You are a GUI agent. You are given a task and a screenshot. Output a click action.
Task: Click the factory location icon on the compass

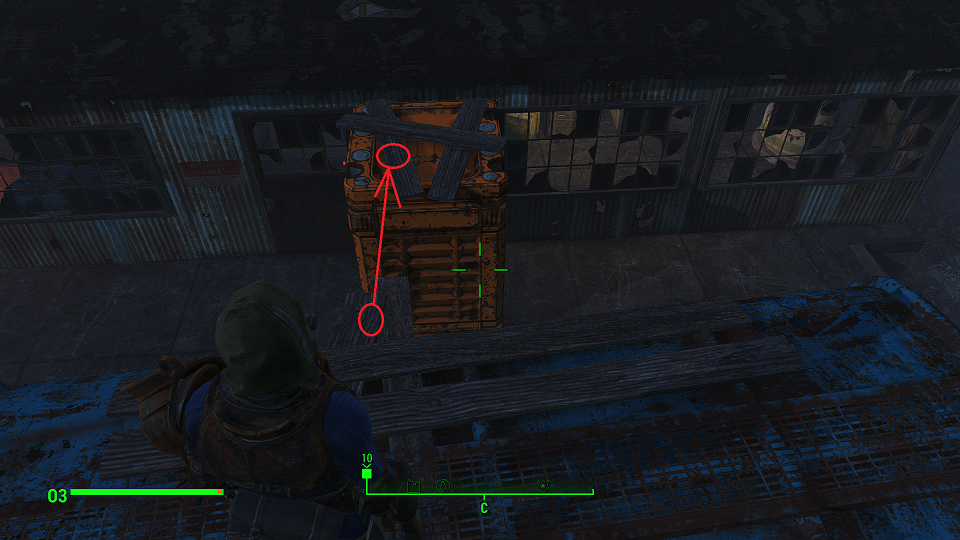[414, 487]
